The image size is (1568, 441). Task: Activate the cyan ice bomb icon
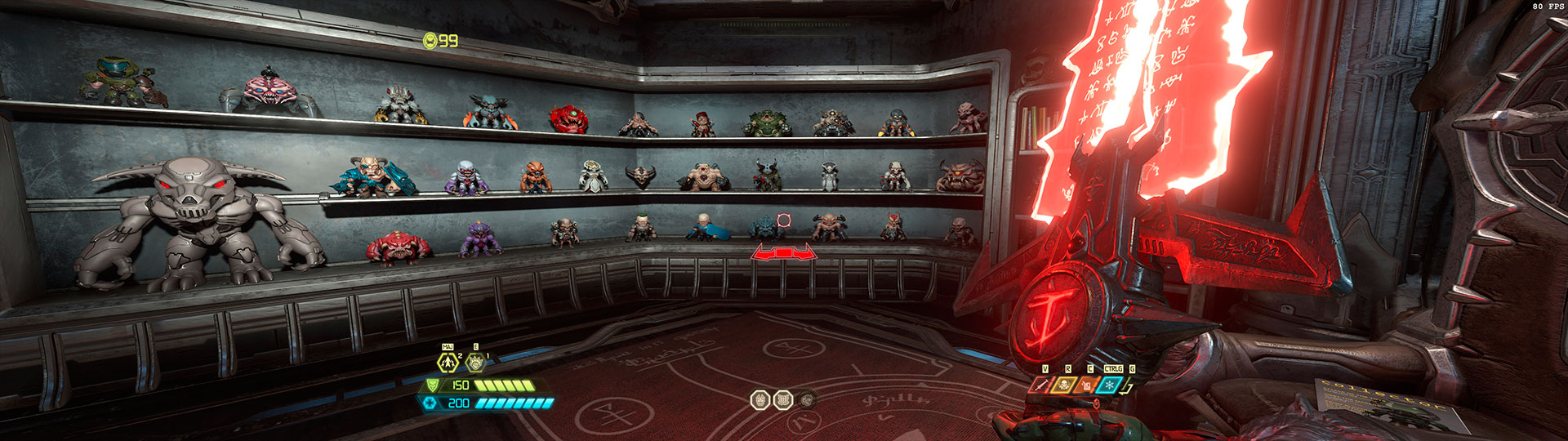1109,385
